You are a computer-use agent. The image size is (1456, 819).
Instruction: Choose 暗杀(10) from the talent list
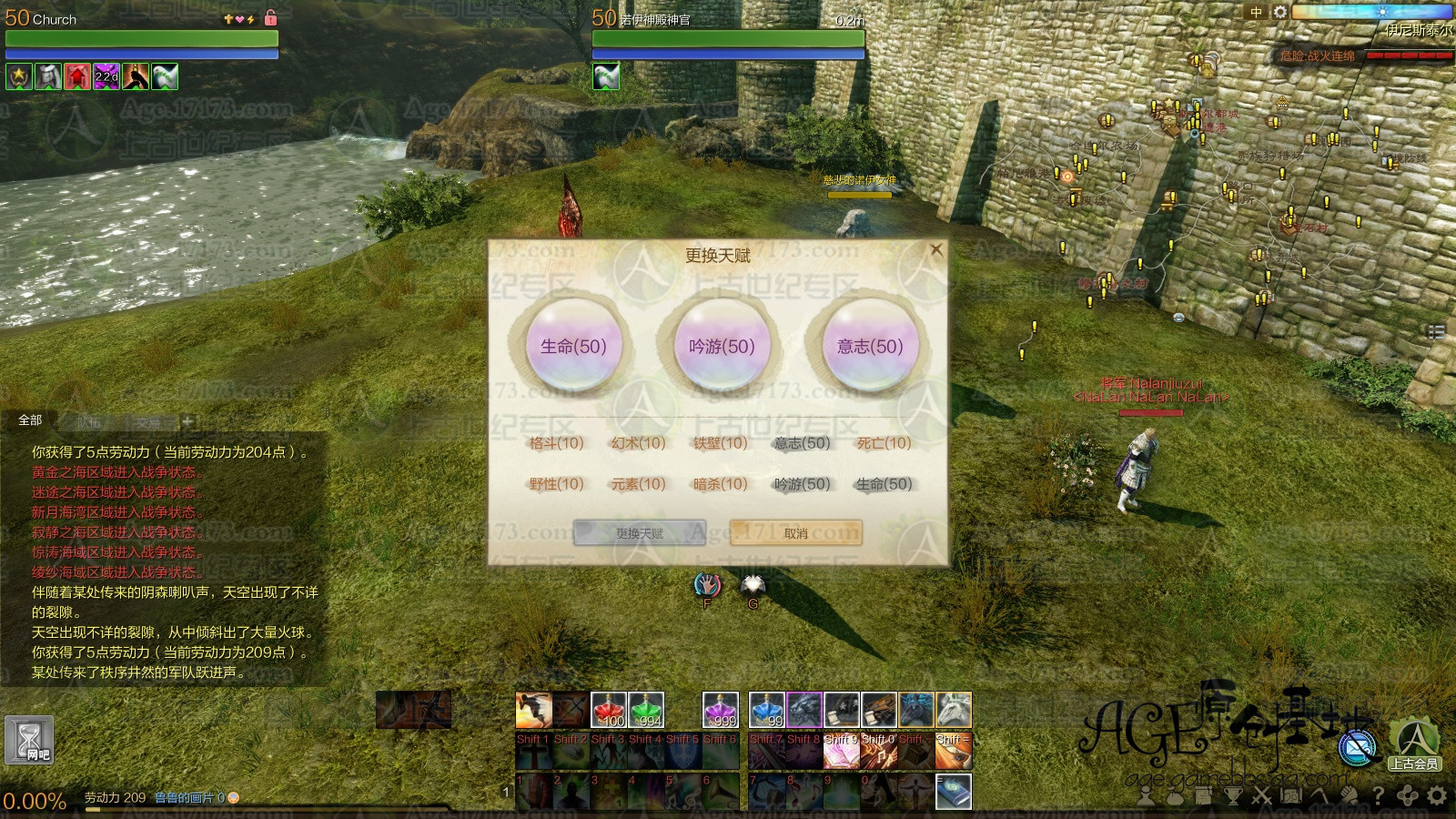pyautogui.click(x=720, y=484)
